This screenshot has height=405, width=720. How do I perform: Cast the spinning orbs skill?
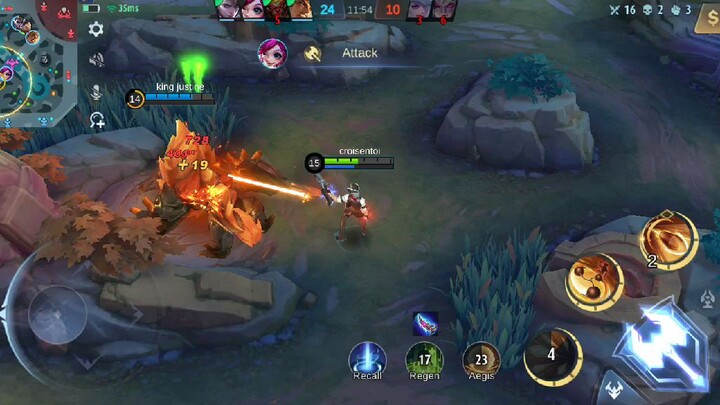click(594, 280)
